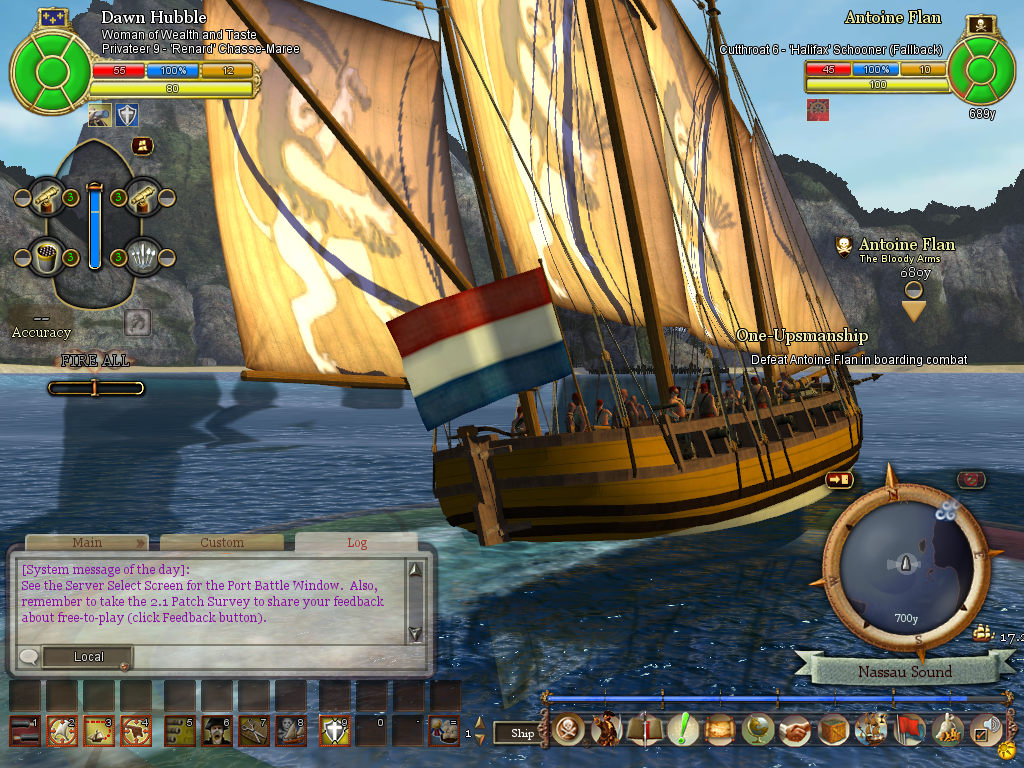Select the round shot cannon on port side
This screenshot has height=768, width=1024.
click(x=44, y=197)
